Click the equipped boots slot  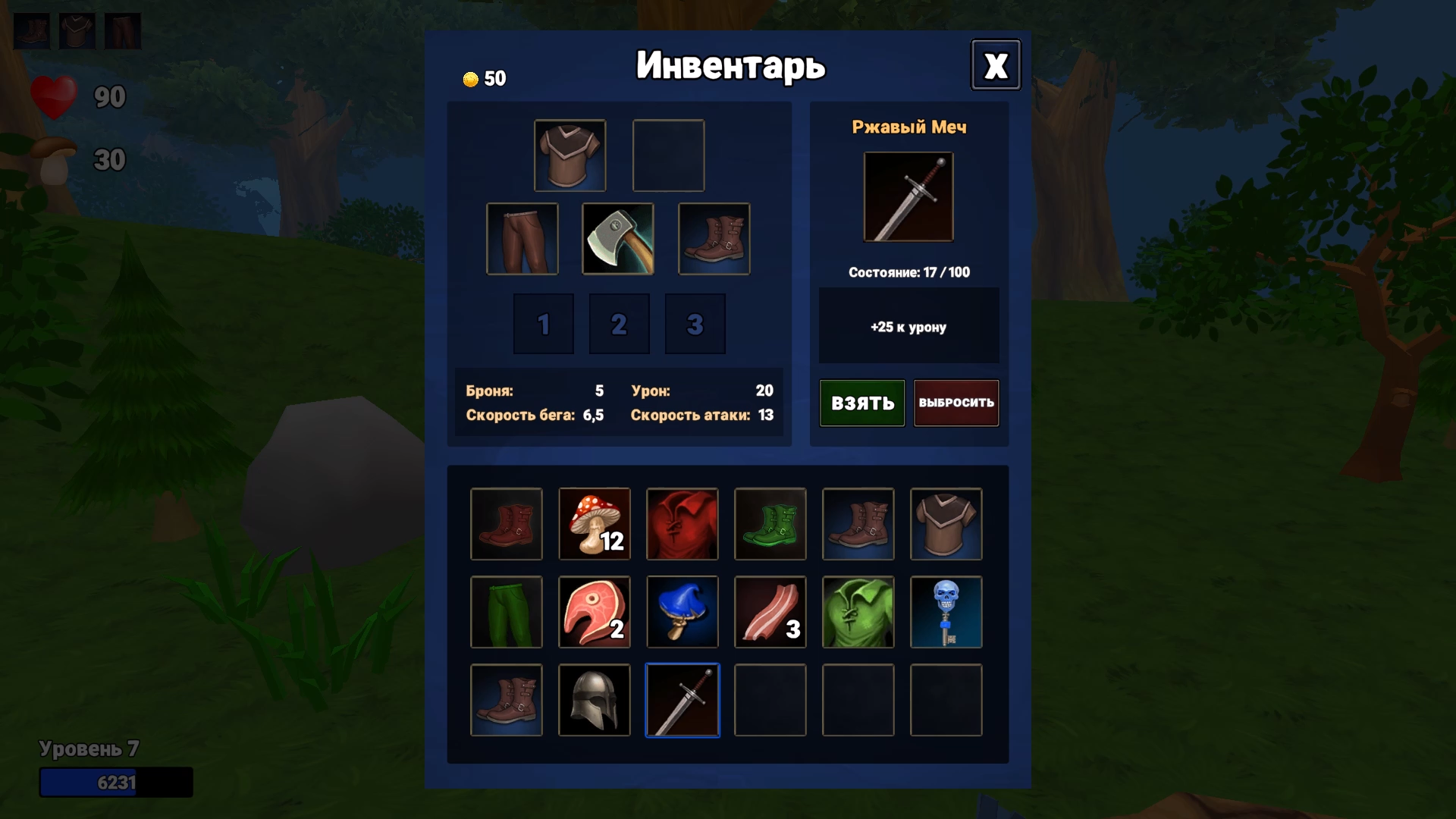[714, 239]
